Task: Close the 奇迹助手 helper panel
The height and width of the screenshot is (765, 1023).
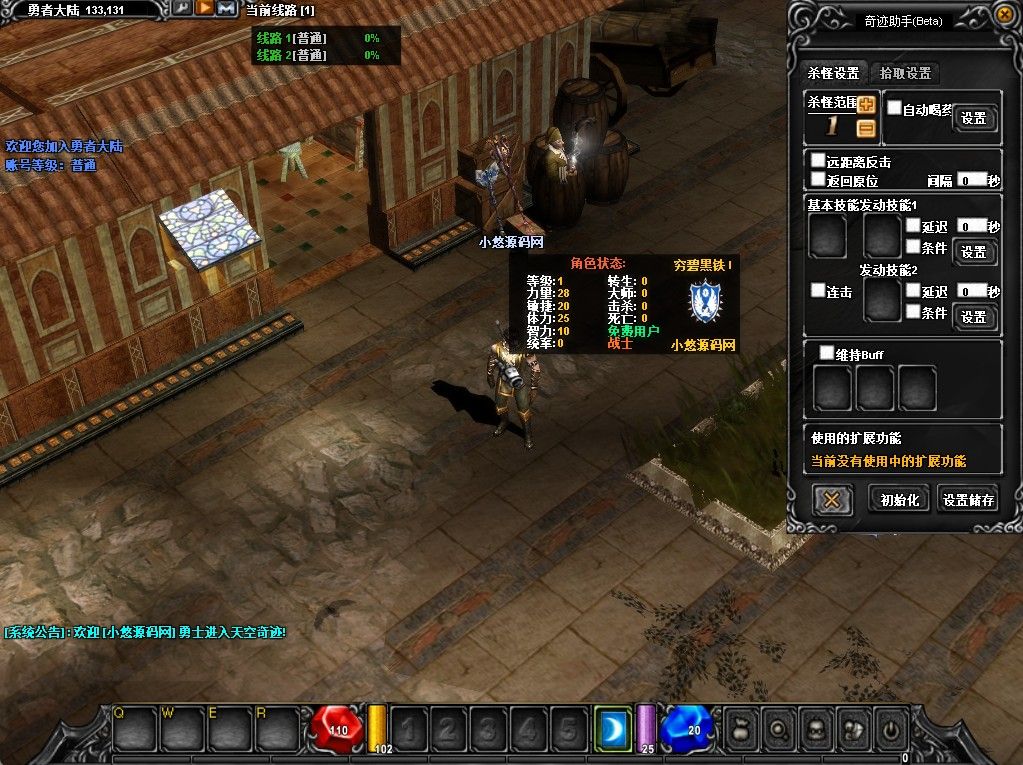Action: point(1004,14)
